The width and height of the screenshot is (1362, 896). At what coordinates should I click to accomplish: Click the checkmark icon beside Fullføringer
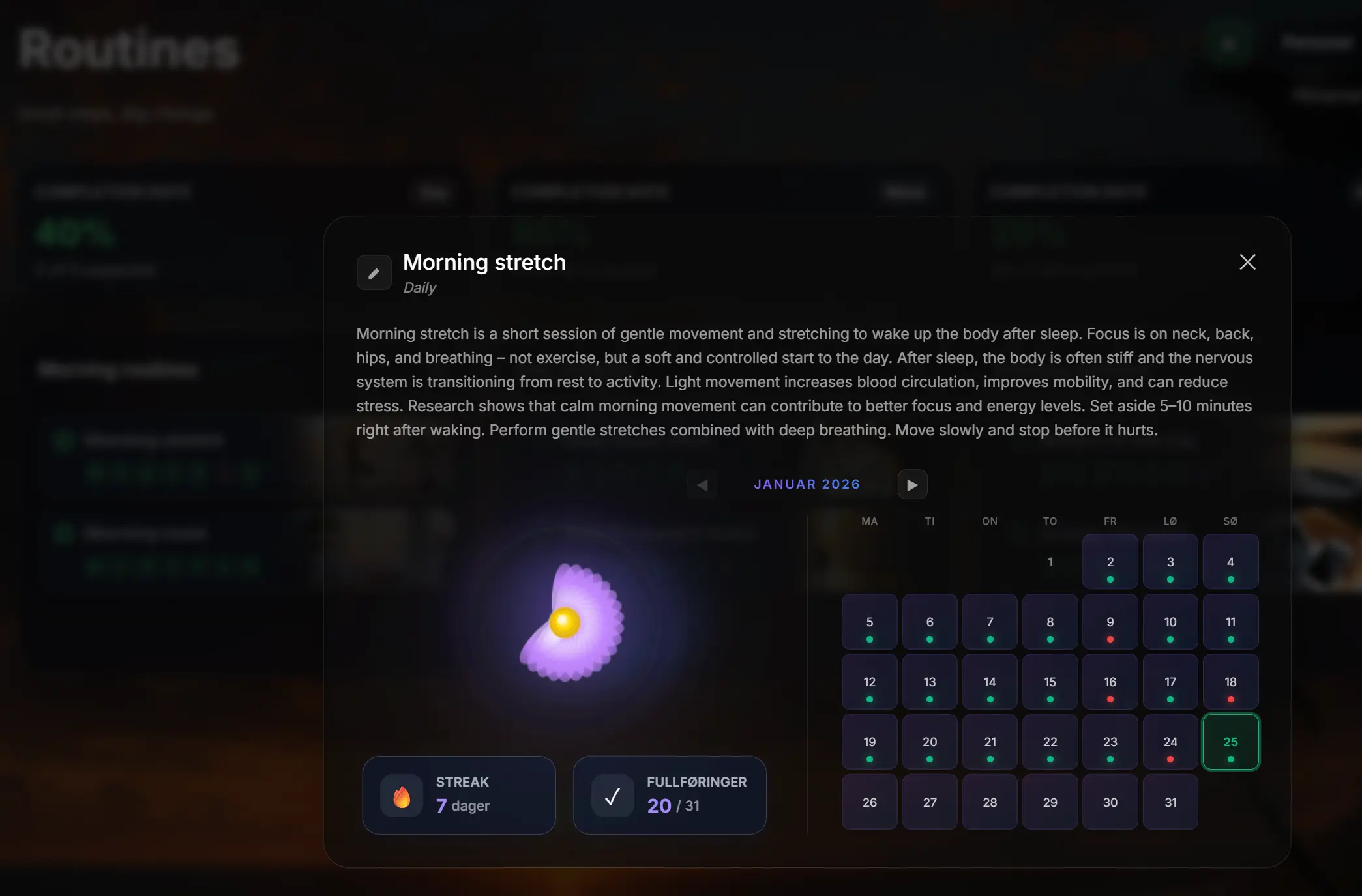coord(612,795)
